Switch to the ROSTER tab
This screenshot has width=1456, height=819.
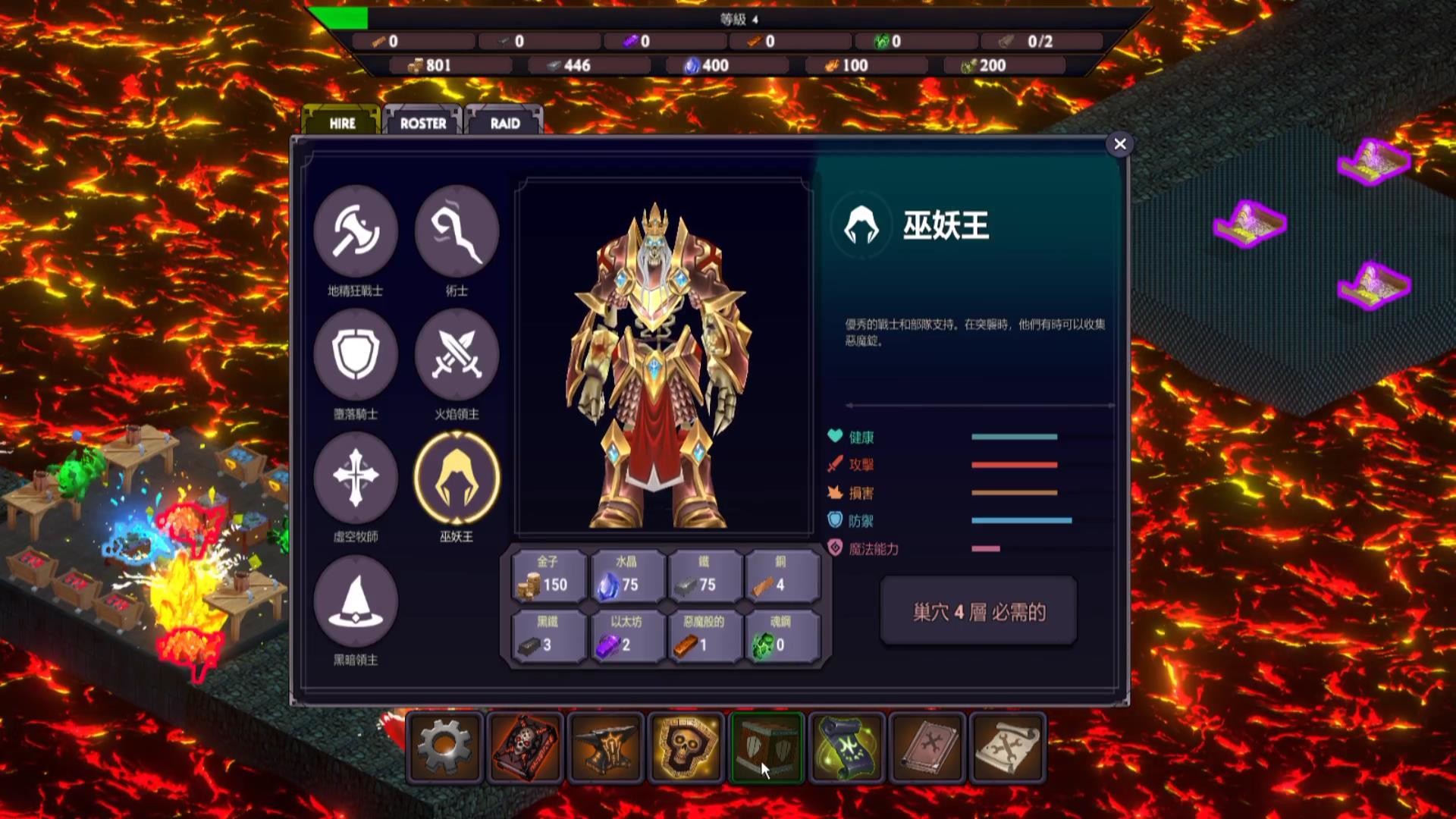423,121
